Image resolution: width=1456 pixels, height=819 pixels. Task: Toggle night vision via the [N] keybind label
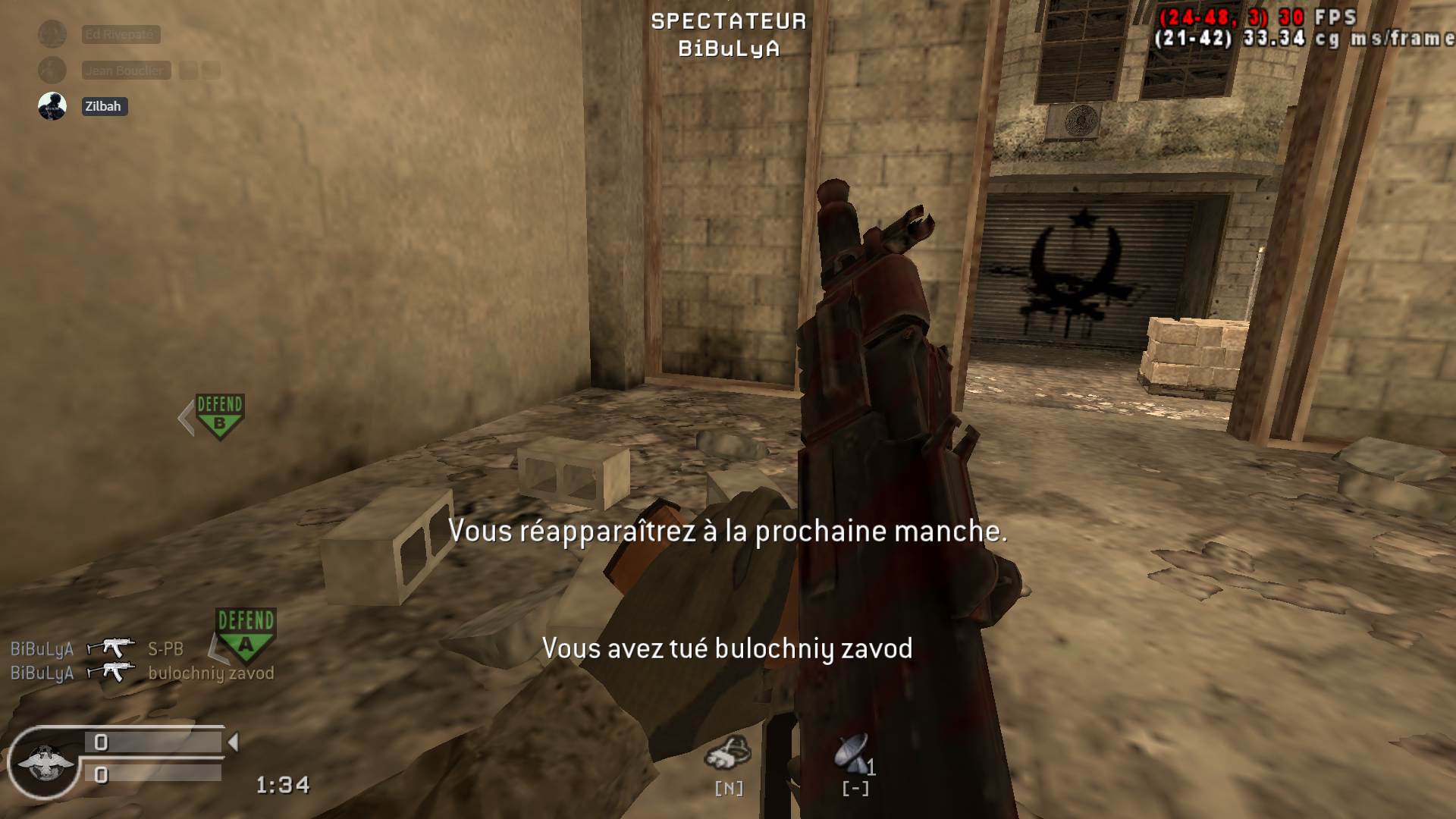click(x=729, y=789)
